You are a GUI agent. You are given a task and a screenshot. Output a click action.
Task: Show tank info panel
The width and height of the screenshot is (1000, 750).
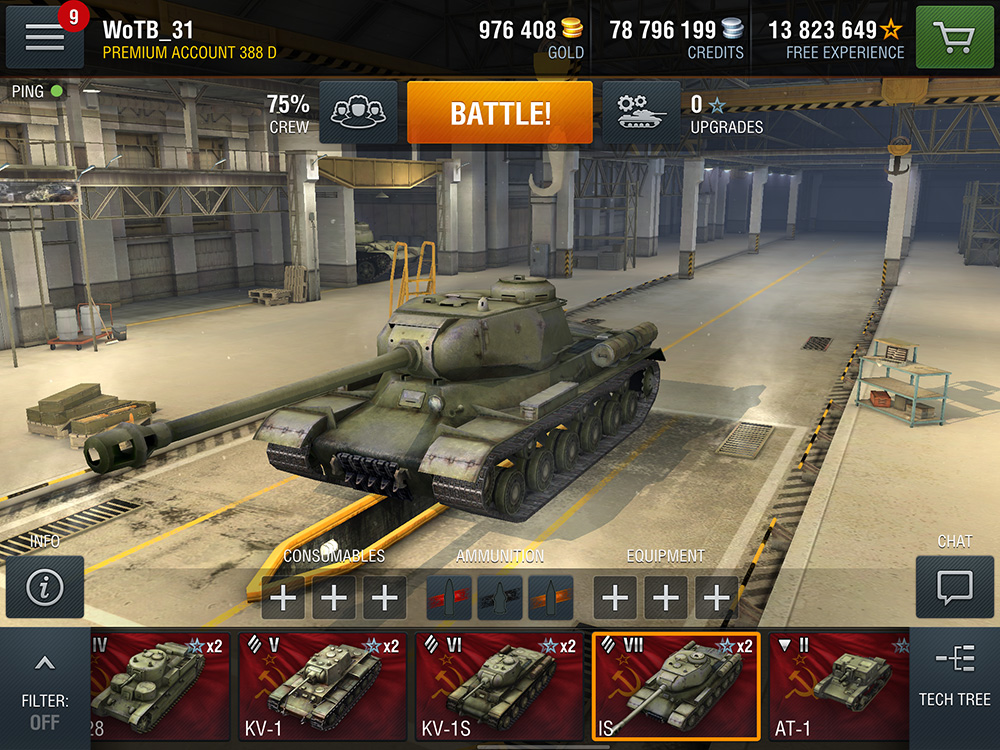pos(44,587)
